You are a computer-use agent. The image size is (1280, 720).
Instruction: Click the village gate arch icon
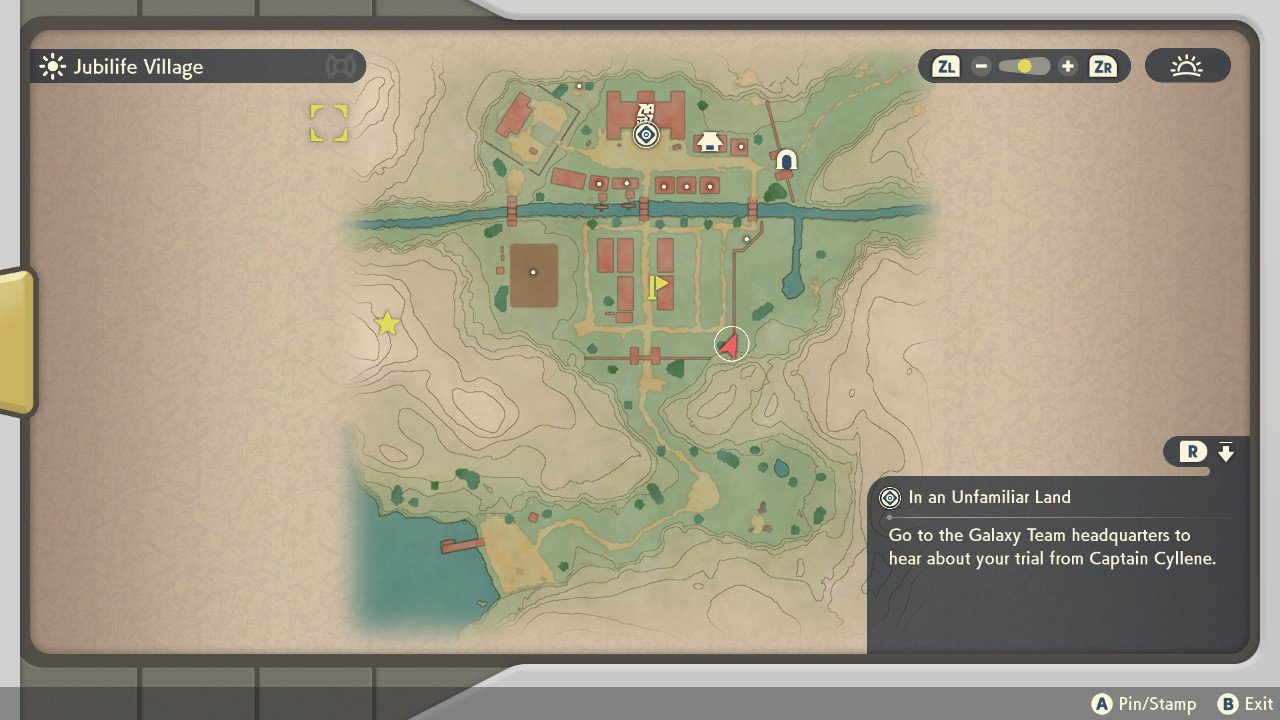point(787,160)
